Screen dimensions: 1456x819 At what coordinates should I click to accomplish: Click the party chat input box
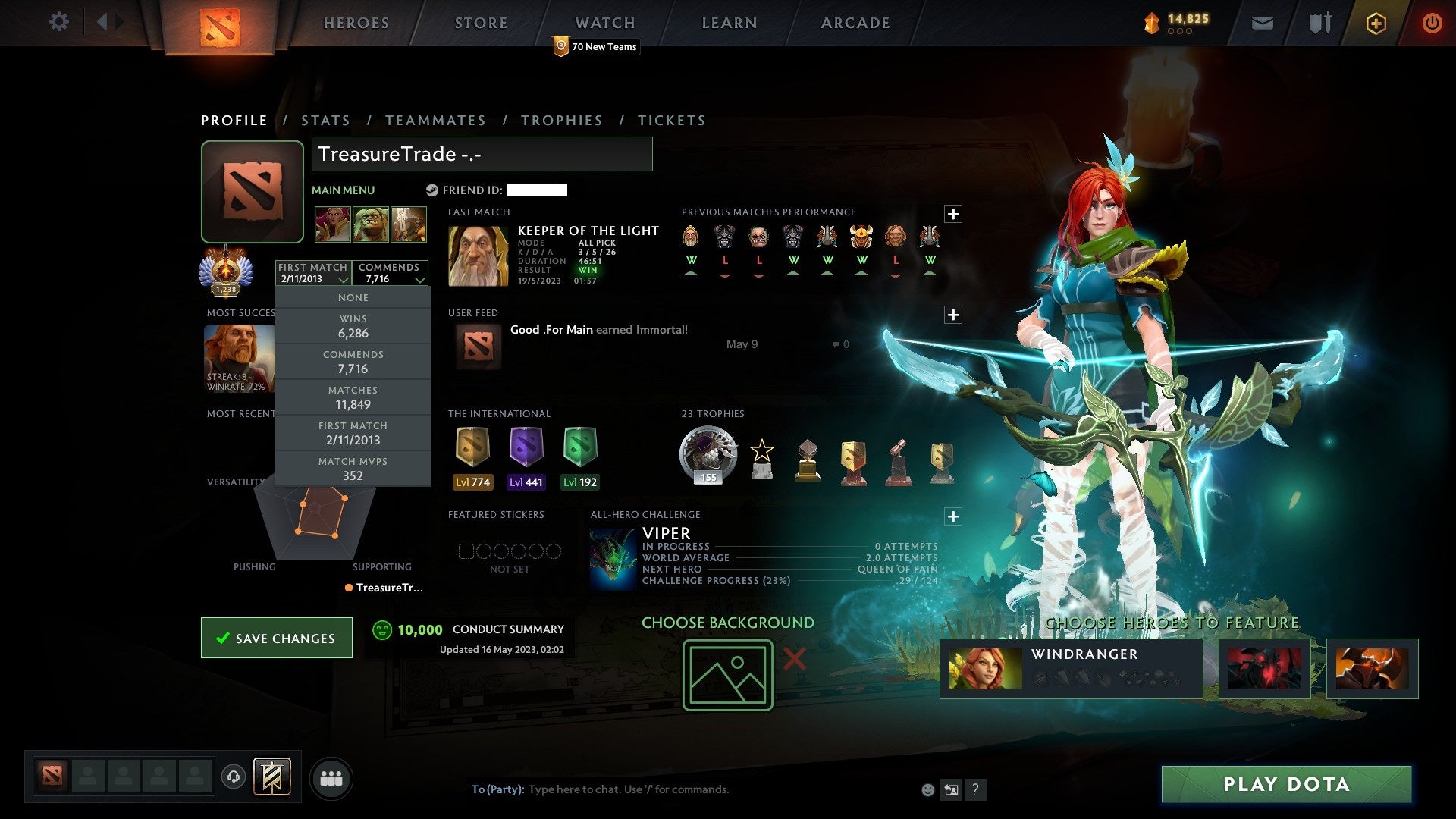(682, 789)
